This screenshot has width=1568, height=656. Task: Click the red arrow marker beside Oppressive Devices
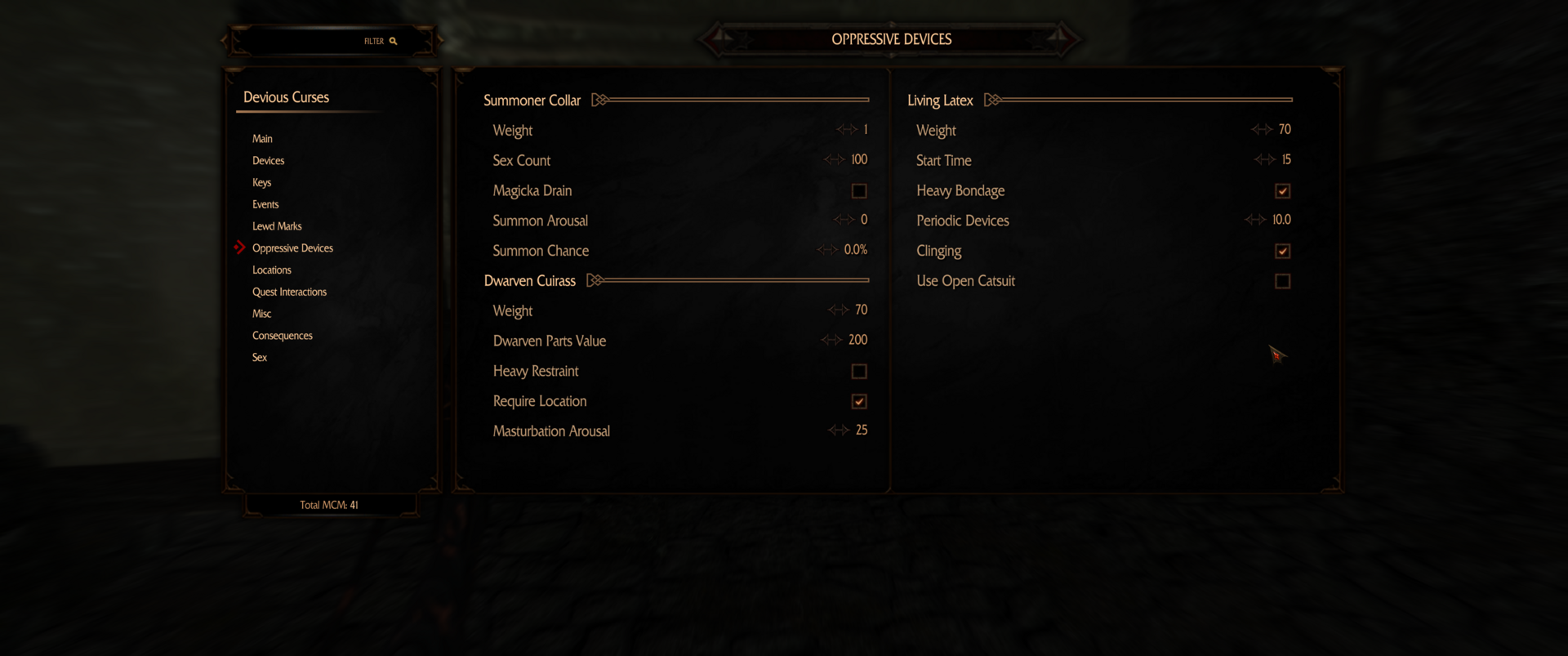[x=240, y=248]
